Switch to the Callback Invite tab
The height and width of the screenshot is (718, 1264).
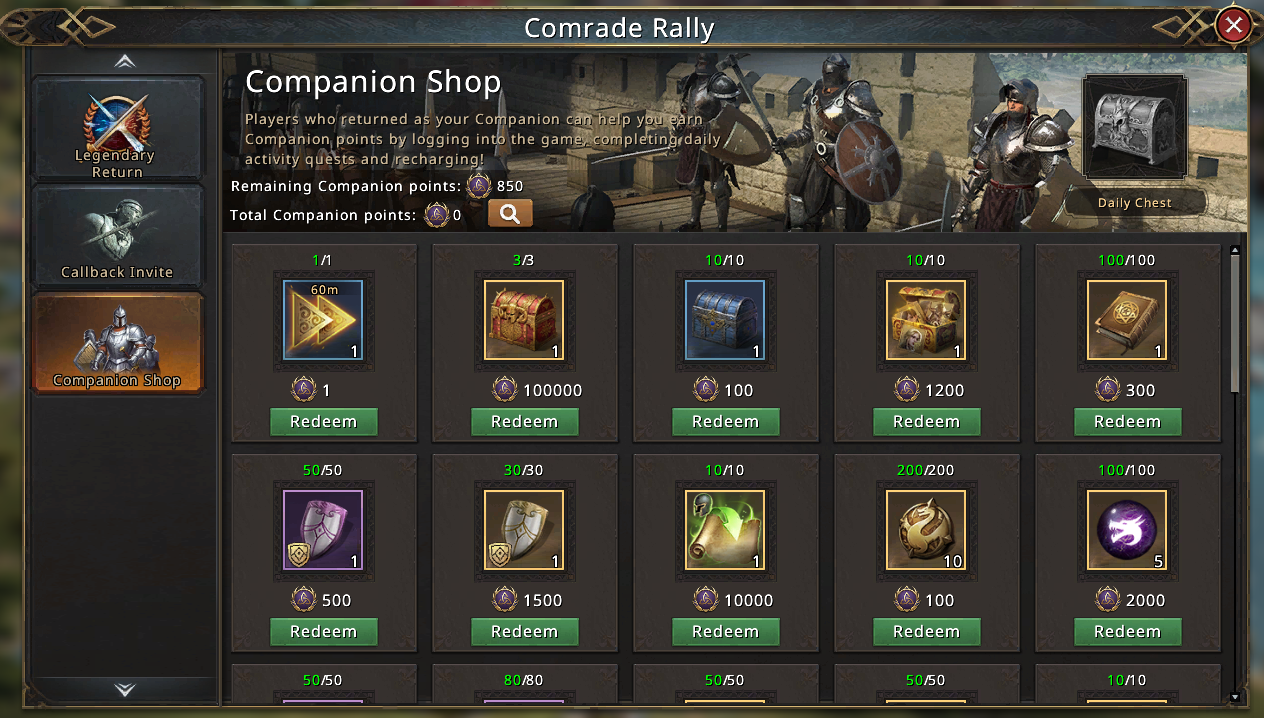(118, 236)
